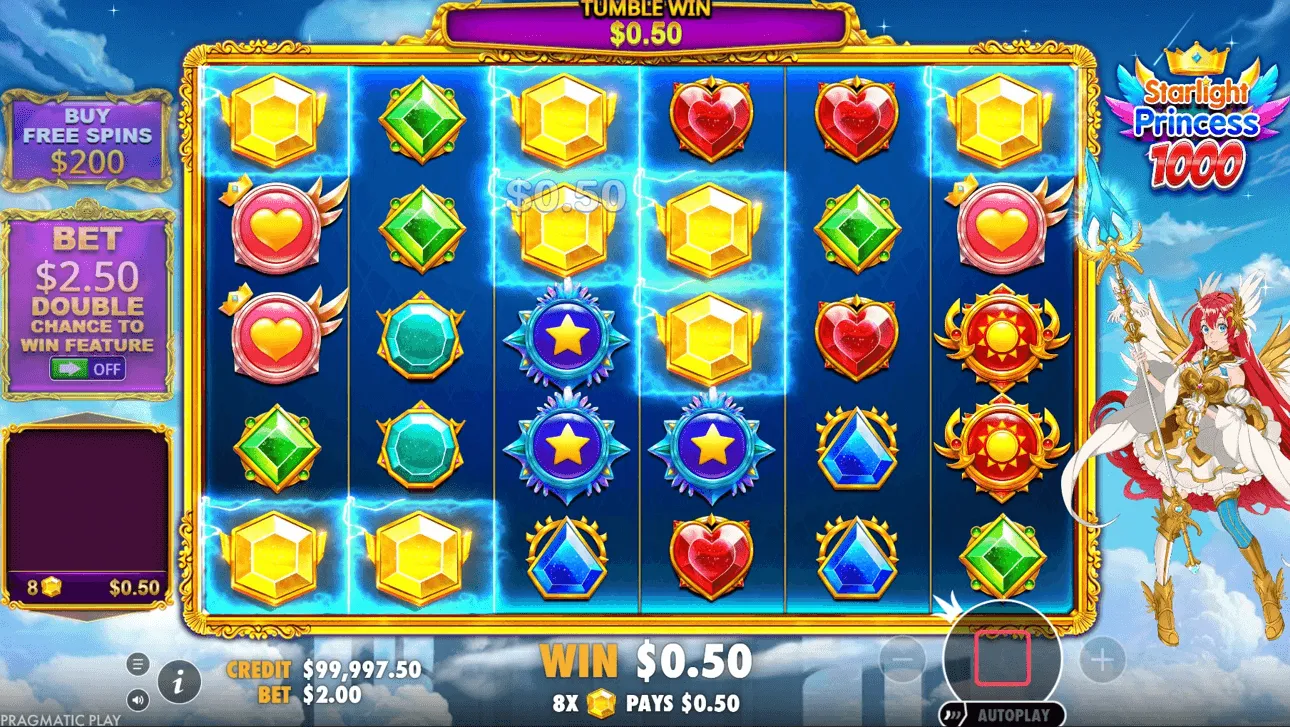View game rules via the info icon
This screenshot has height=727, width=1290.
(176, 684)
